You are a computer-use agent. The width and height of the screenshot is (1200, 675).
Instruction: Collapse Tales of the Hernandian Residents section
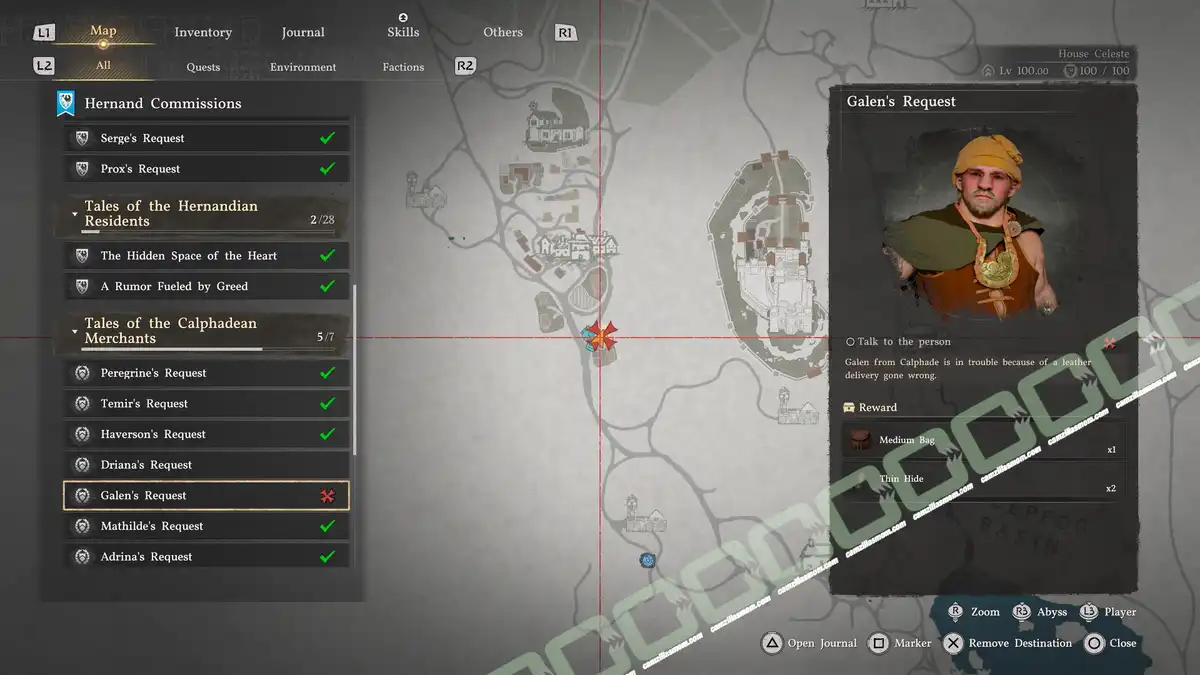point(75,214)
